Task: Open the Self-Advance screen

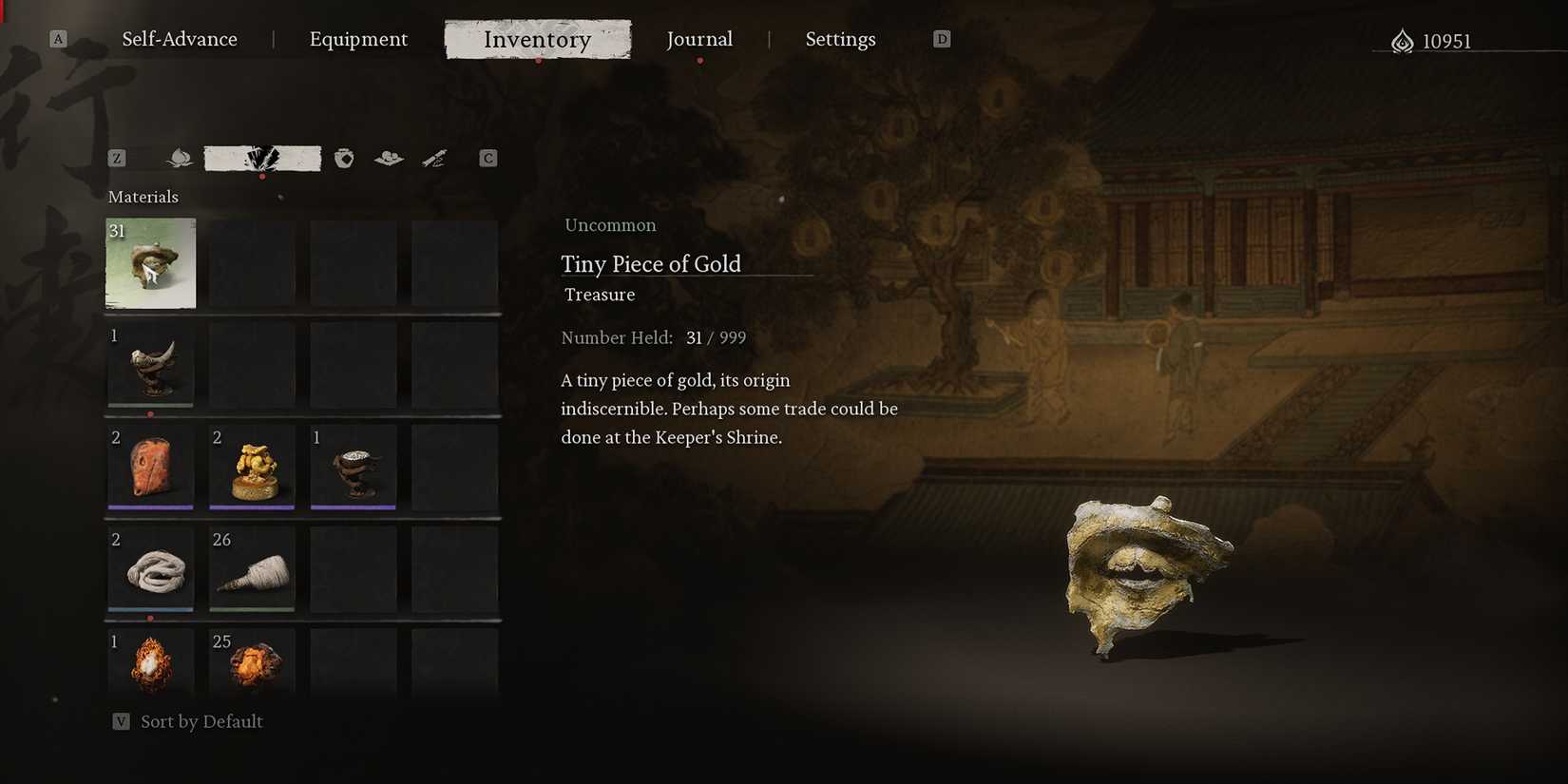Action: click(180, 39)
